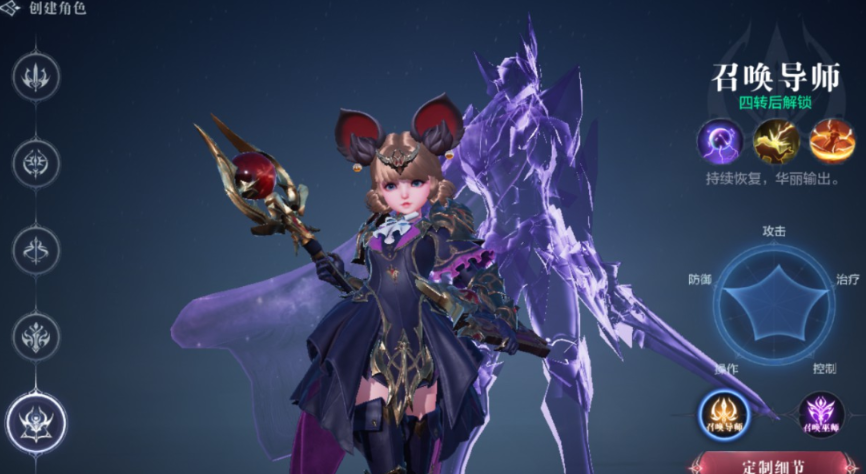View the purple lightning orb skill
The width and height of the screenshot is (866, 474).
pyautogui.click(x=720, y=141)
